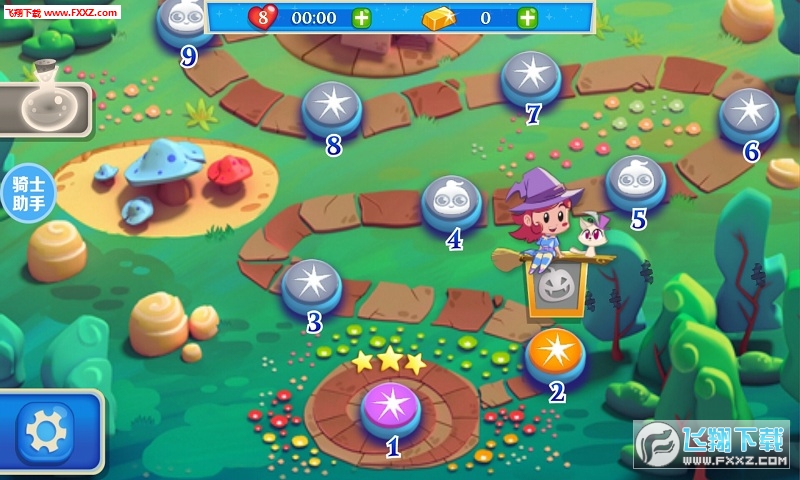Pick level 5 ghost node

pos(635,181)
